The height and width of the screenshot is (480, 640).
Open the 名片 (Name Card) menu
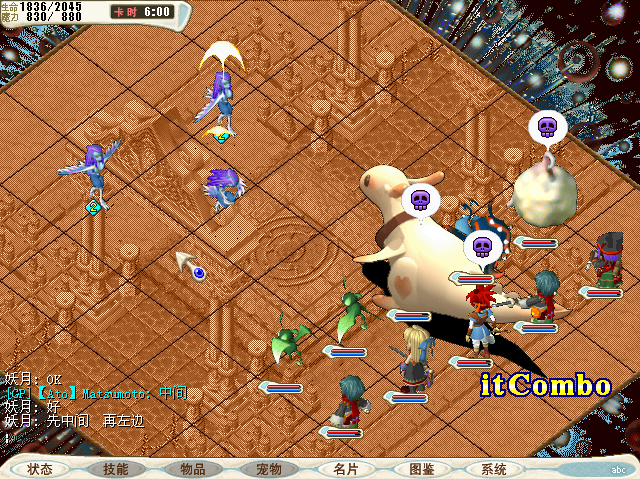346,469
